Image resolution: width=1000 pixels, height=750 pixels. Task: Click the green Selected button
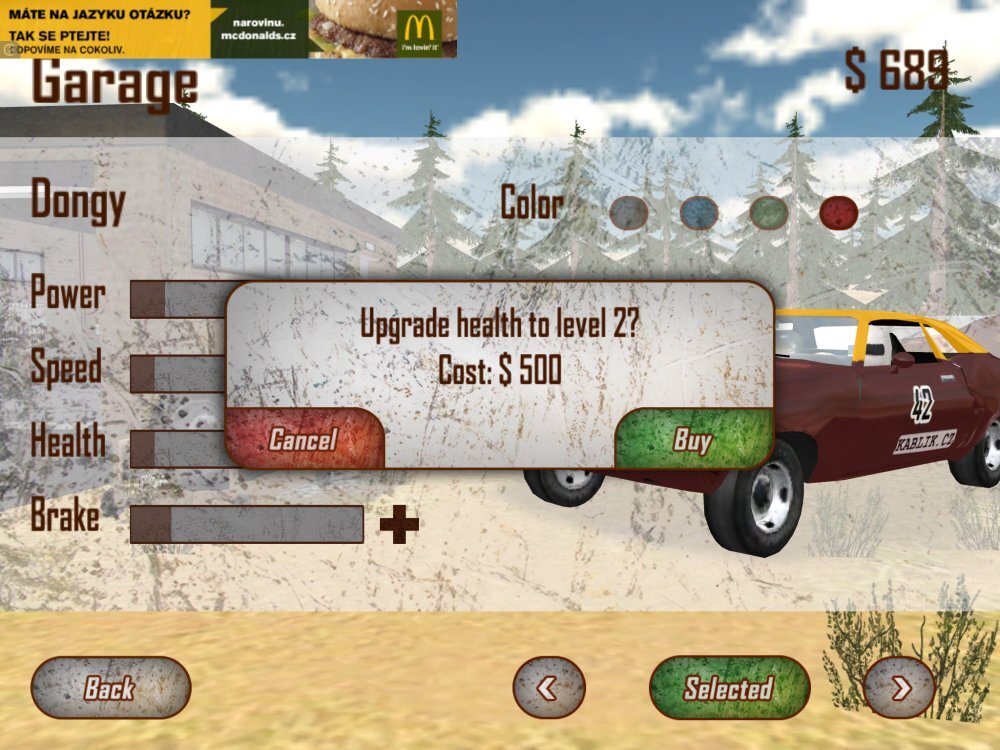coord(729,687)
